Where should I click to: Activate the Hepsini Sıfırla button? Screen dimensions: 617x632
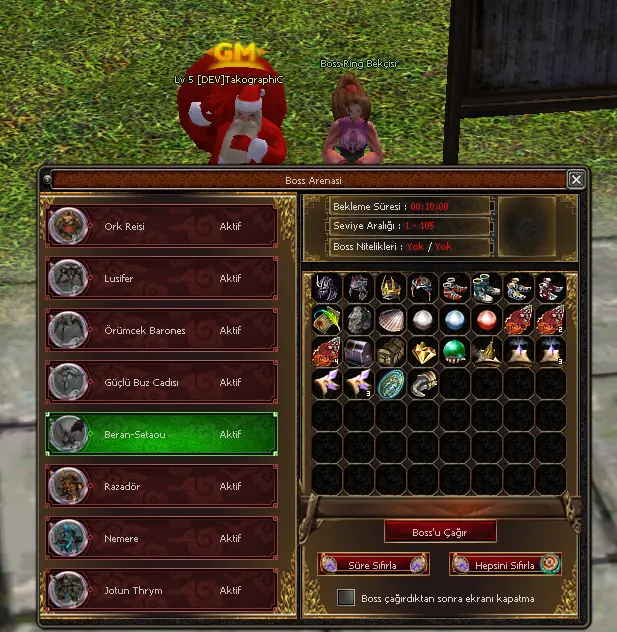click(505, 565)
